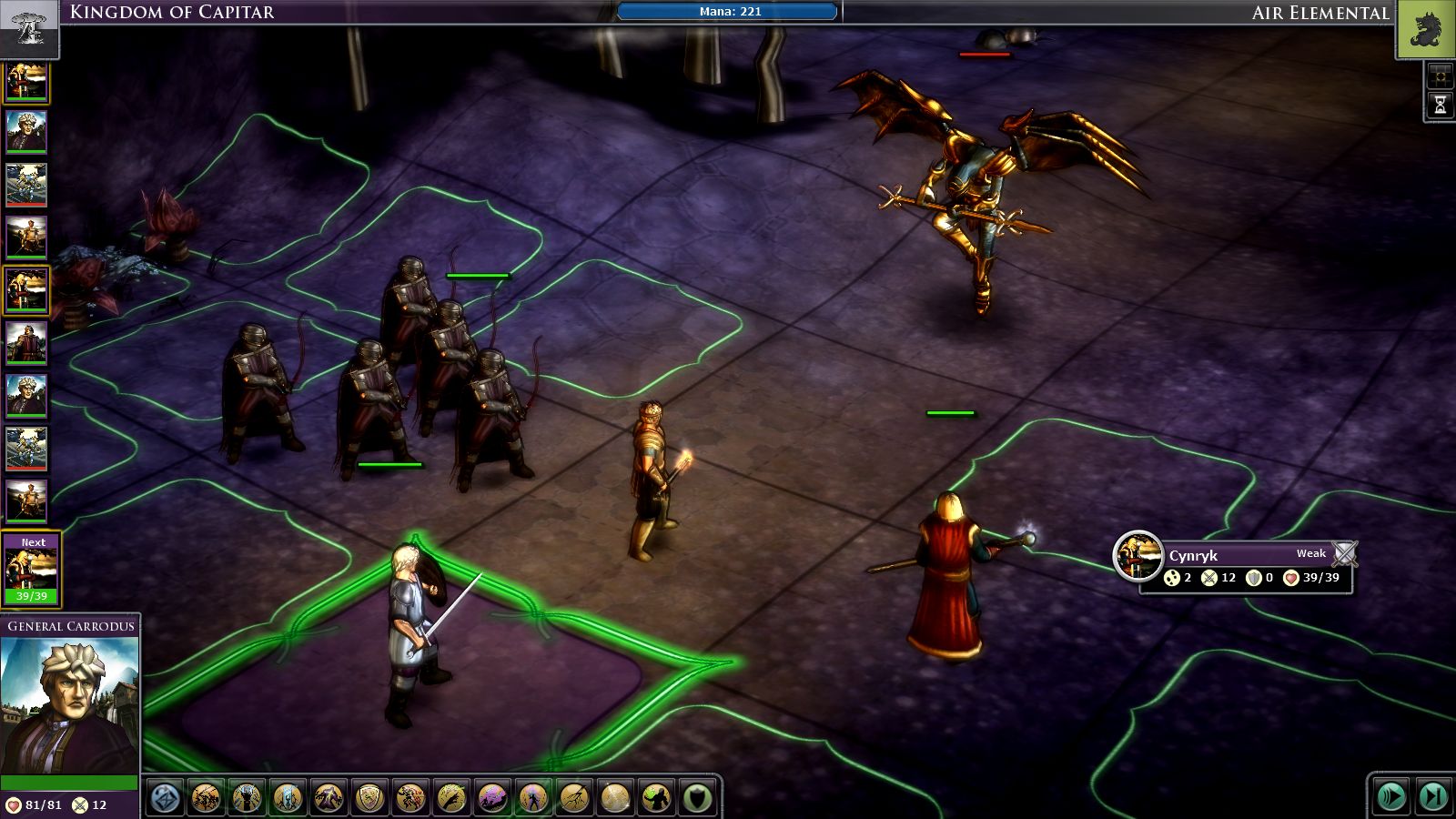Activate the heraldic shield spell
This screenshot has width=1456, height=819.
[369, 798]
